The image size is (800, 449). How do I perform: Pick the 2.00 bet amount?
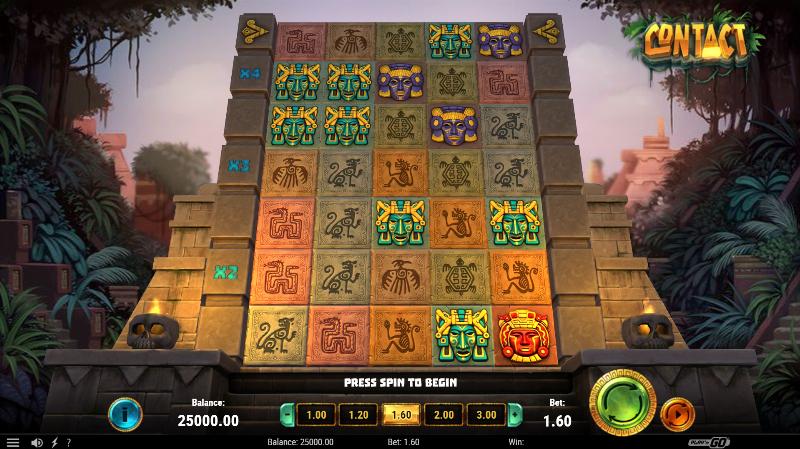click(x=443, y=414)
